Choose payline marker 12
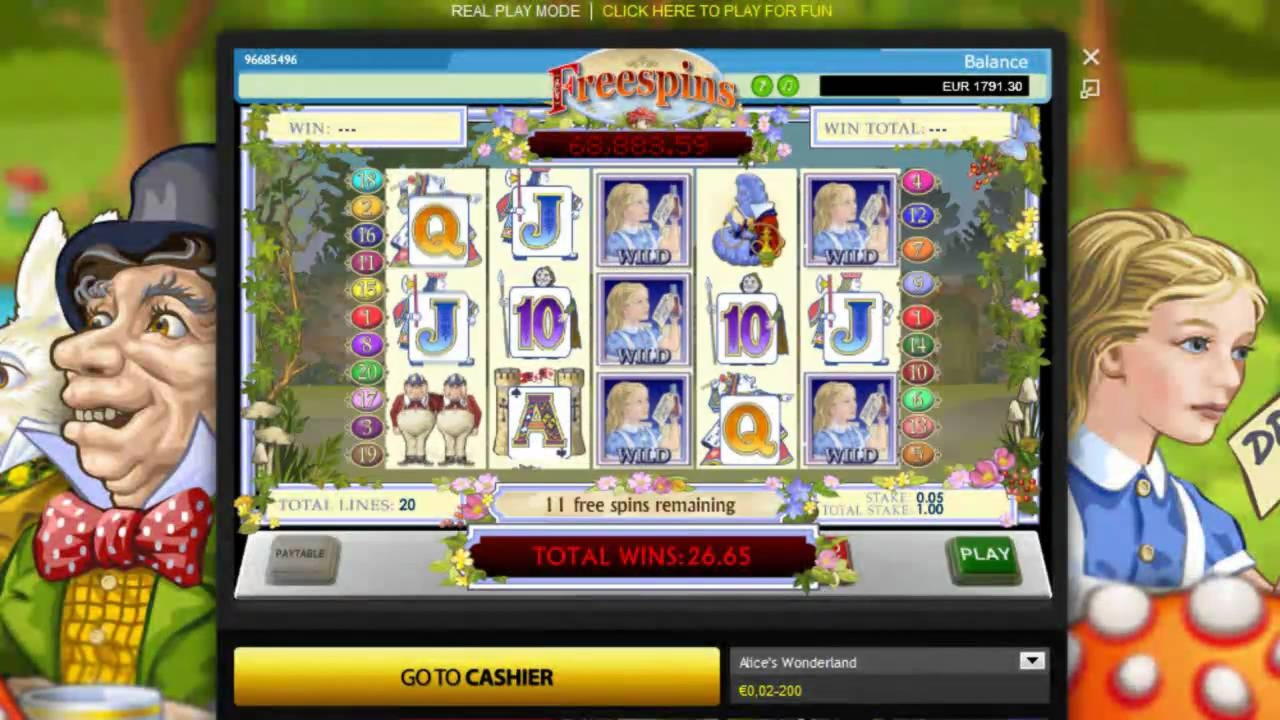Image resolution: width=1280 pixels, height=720 pixels. pyautogui.click(x=918, y=215)
